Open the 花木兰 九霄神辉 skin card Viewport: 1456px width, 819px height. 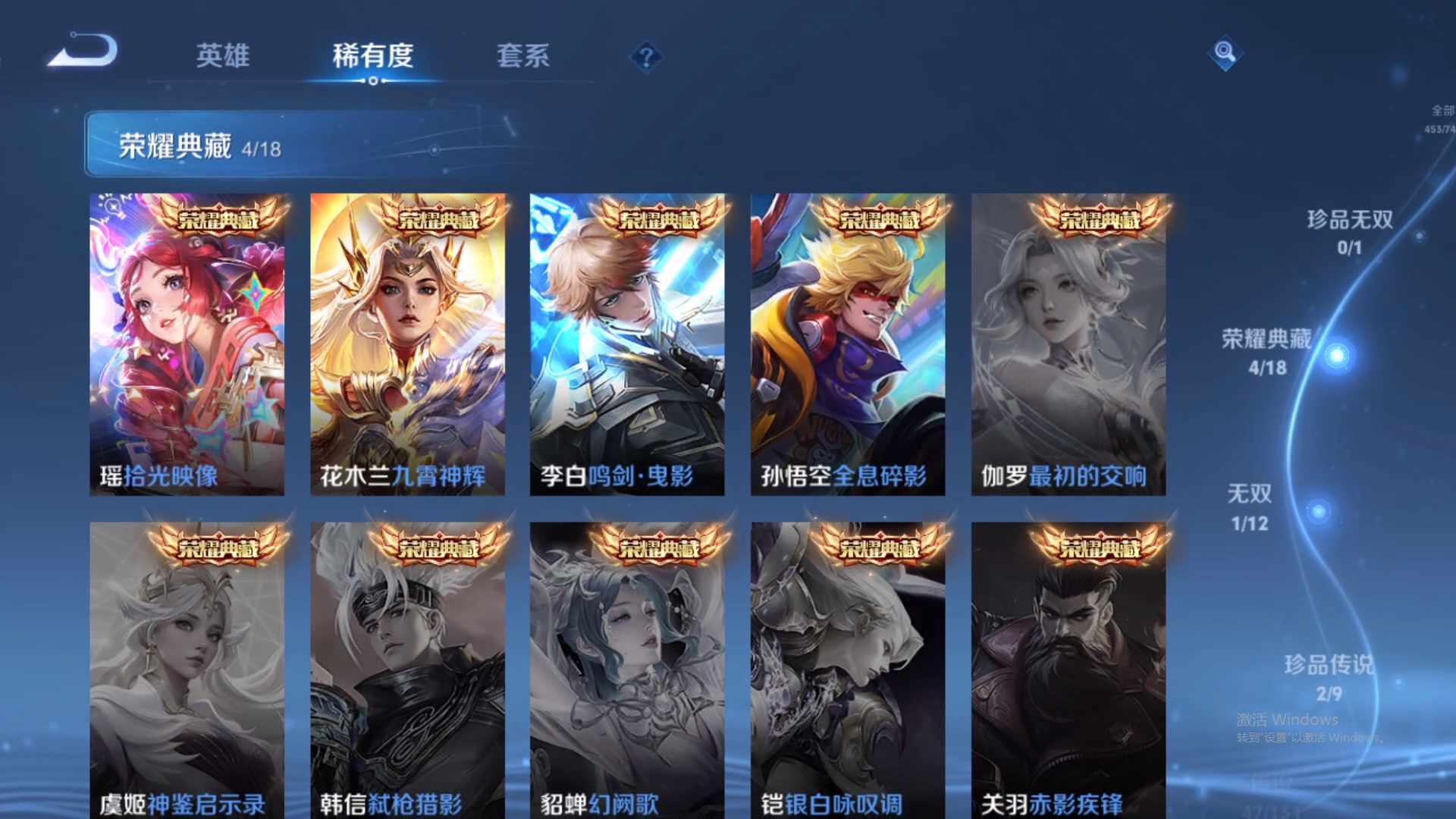pyautogui.click(x=408, y=341)
